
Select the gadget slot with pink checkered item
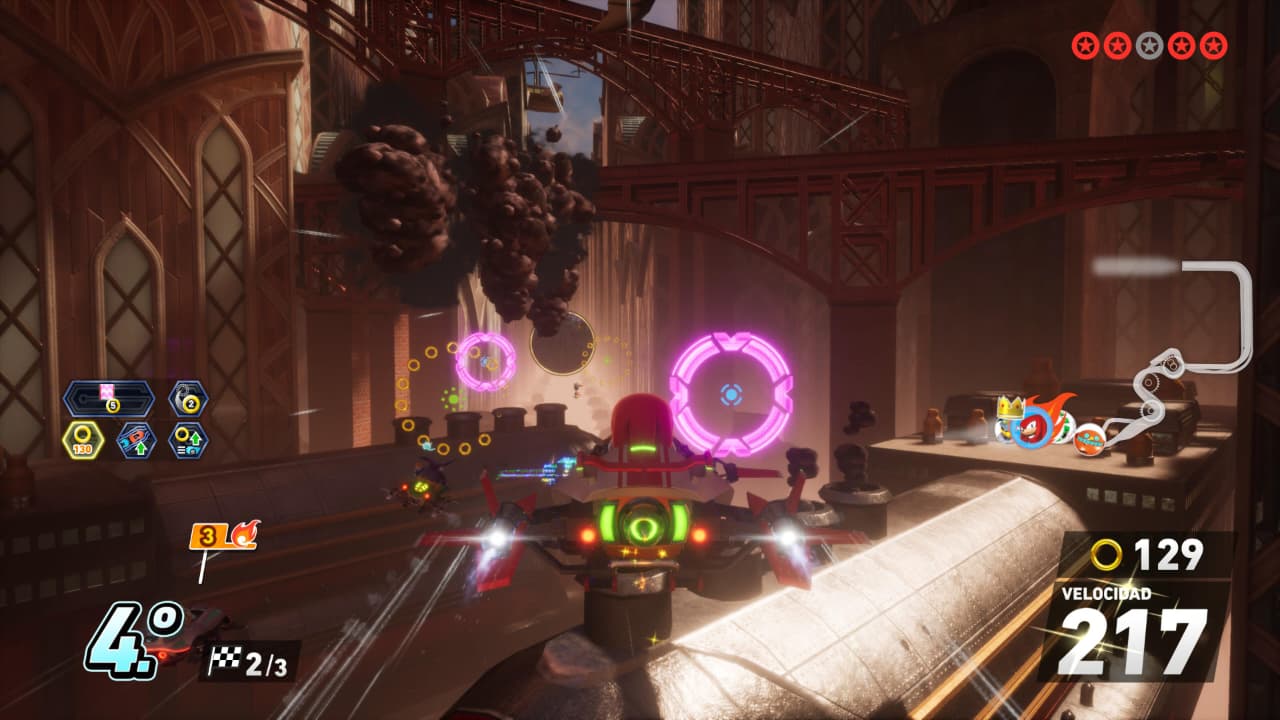[x=108, y=399]
